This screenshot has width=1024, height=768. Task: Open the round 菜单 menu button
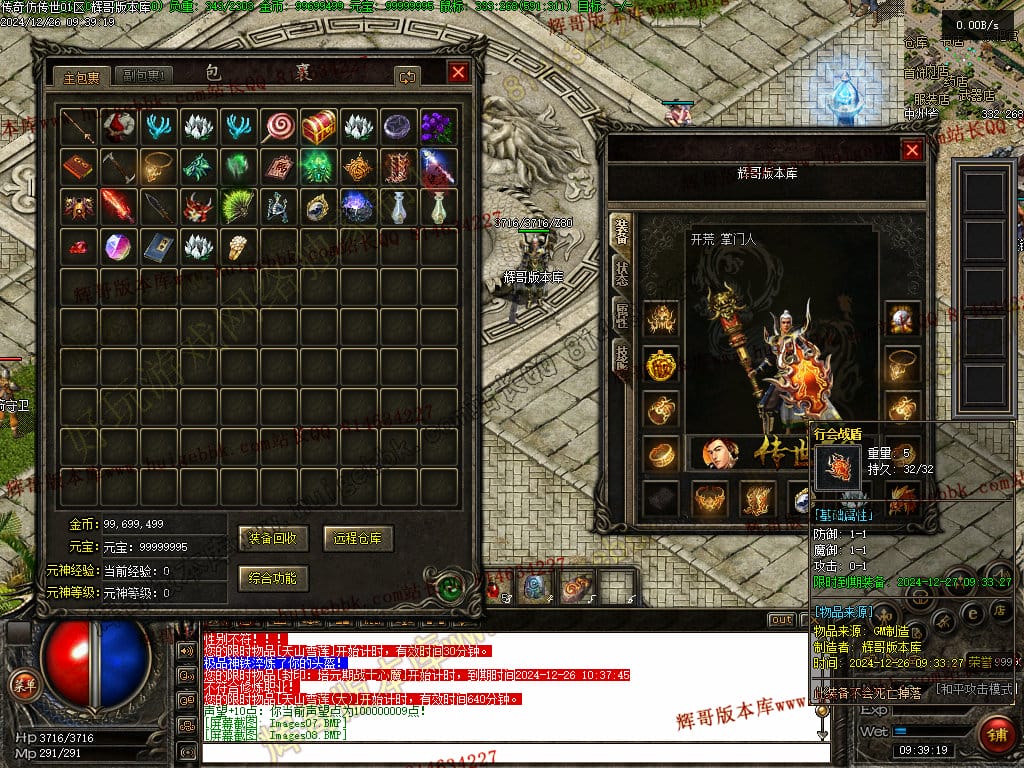(22, 684)
